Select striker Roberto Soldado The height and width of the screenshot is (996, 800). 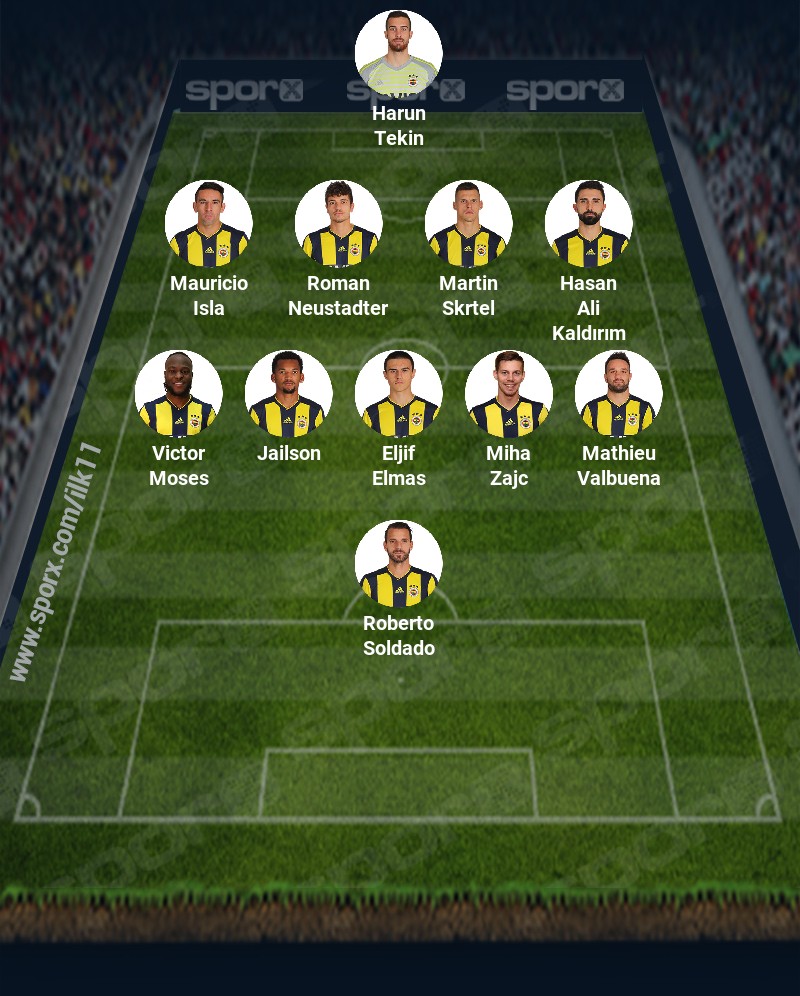[x=398, y=564]
